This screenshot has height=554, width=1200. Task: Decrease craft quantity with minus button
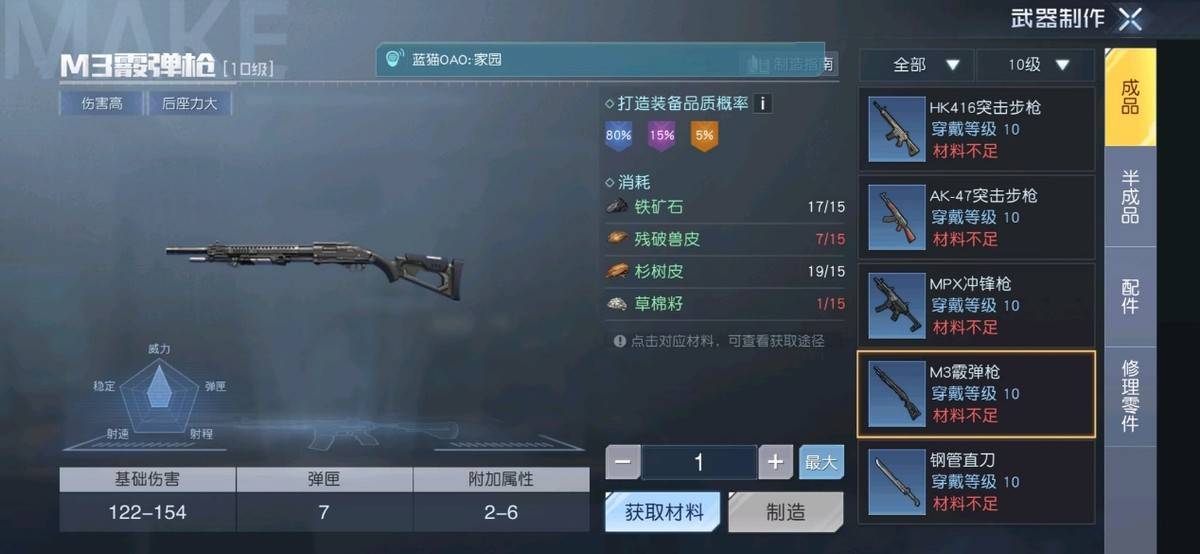[x=623, y=462]
